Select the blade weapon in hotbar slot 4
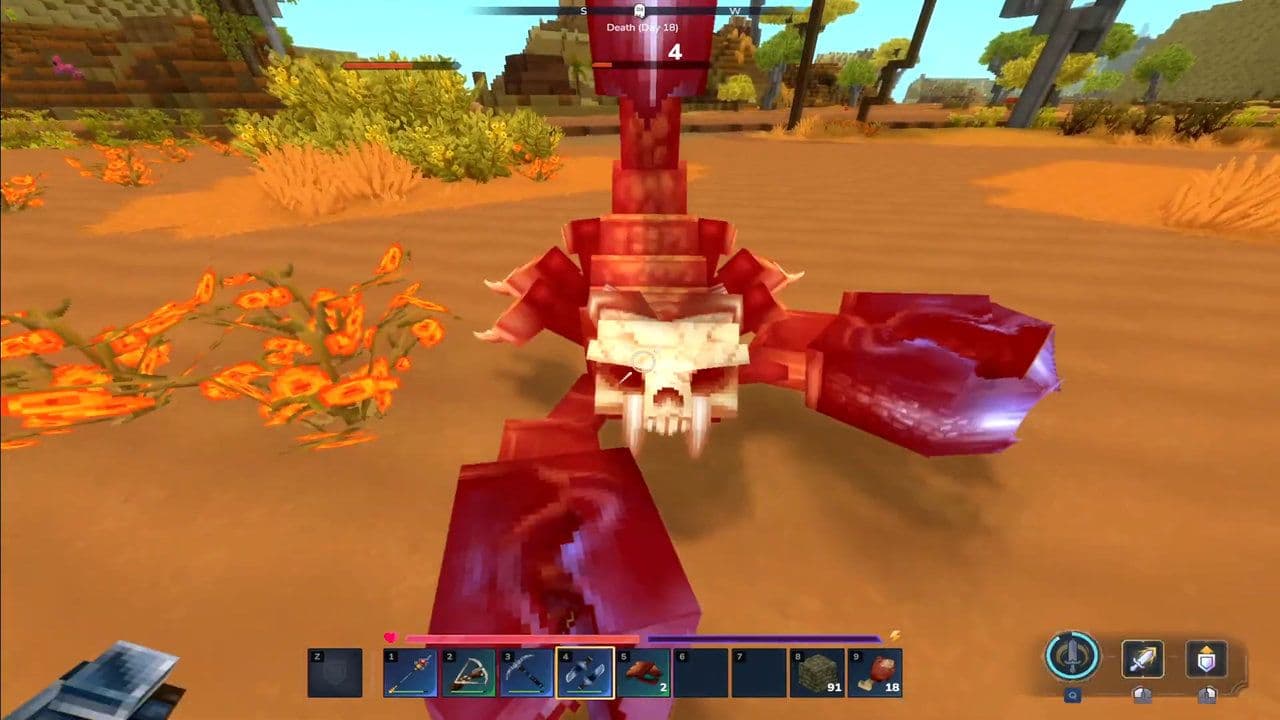Viewport: 1280px width, 720px height. (x=585, y=672)
